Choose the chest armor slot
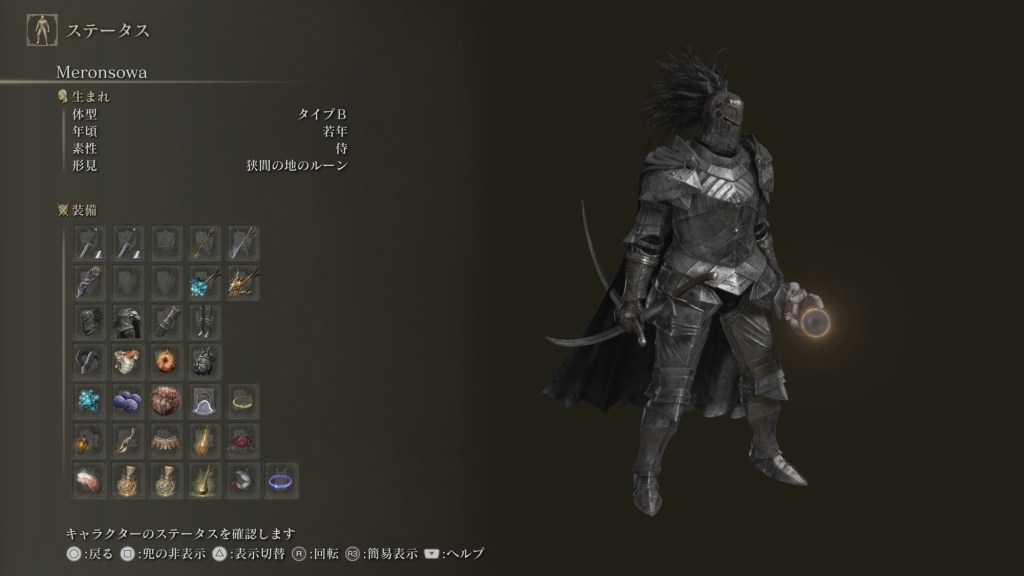The image size is (1024, 576). click(128, 321)
